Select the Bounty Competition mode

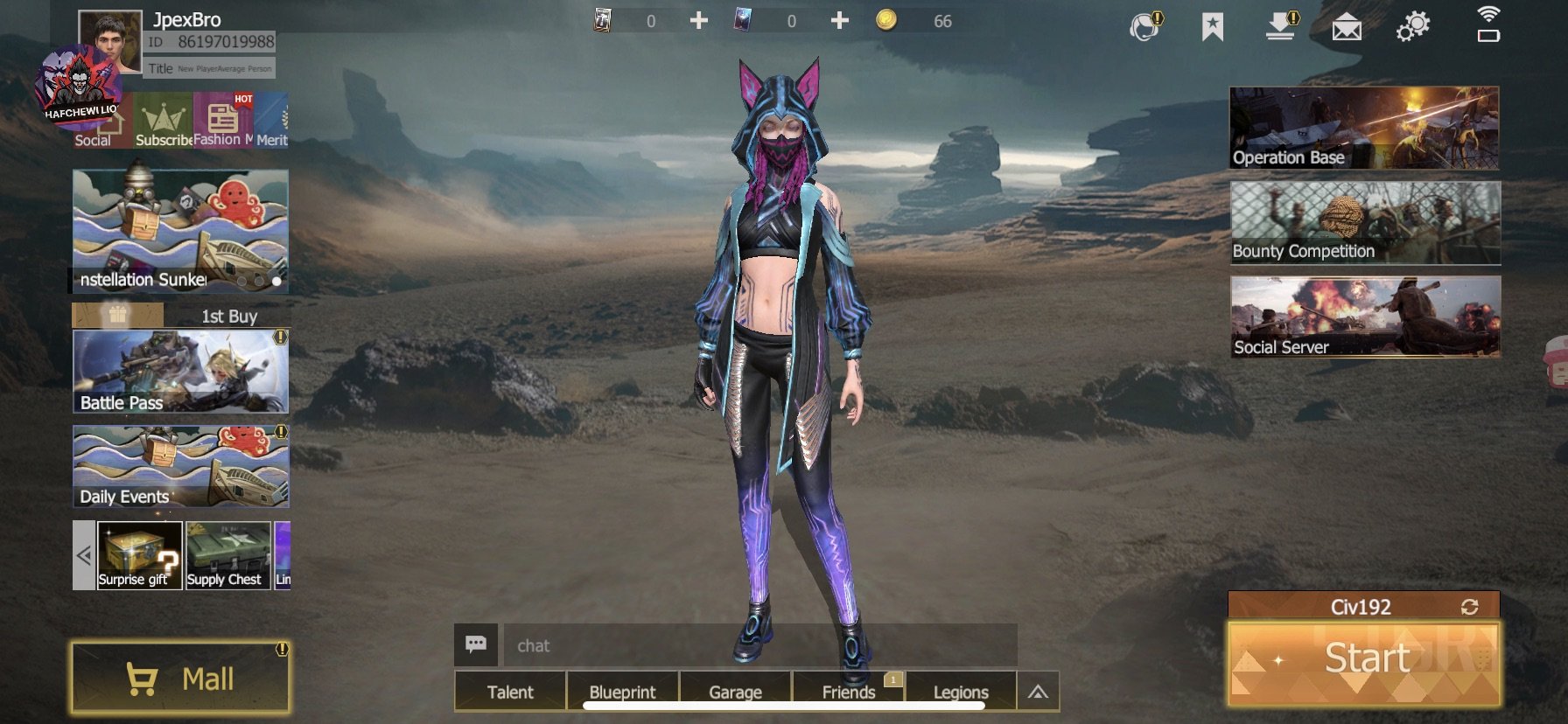(x=1365, y=222)
